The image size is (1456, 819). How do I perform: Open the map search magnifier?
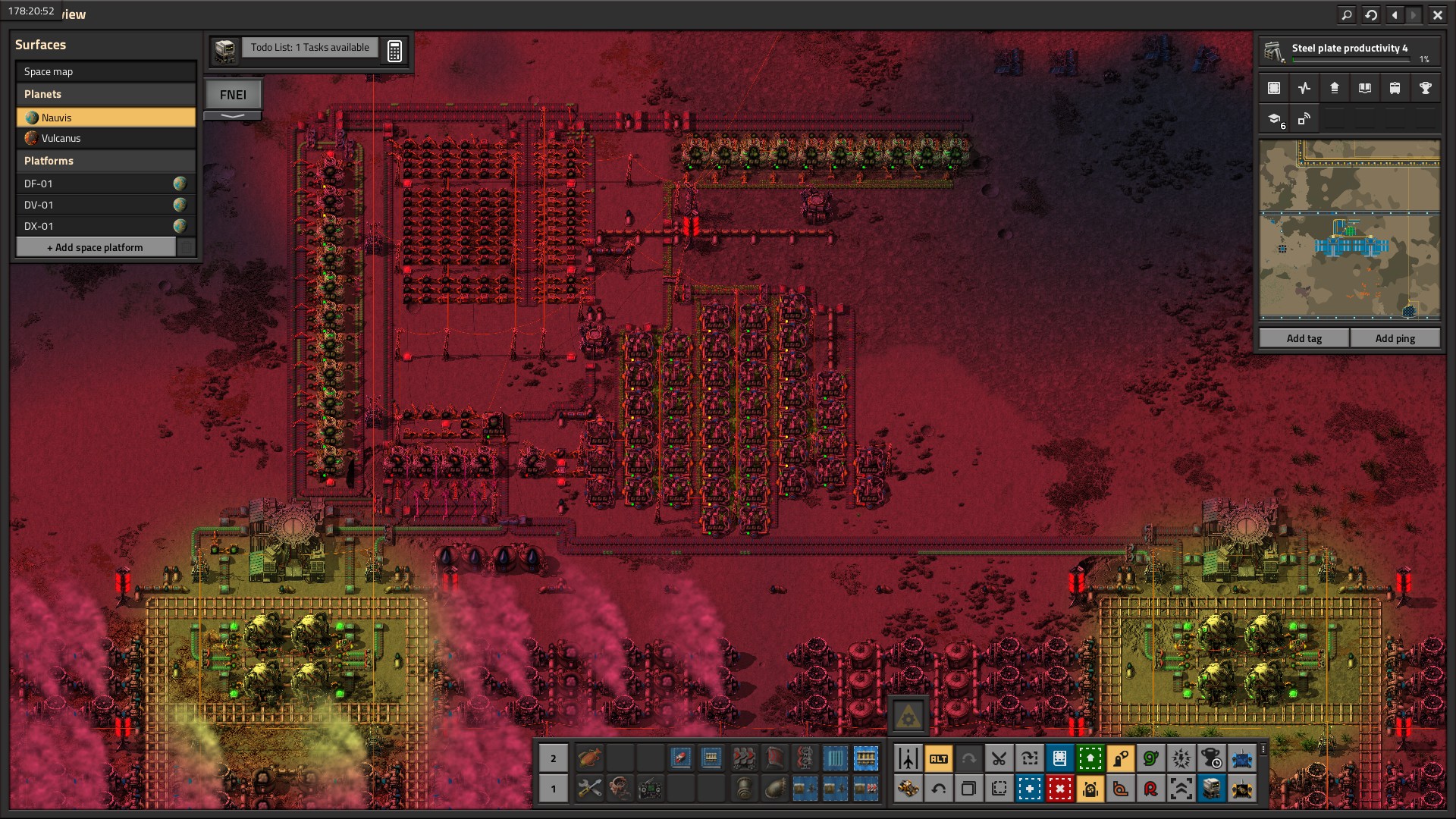pyautogui.click(x=1347, y=14)
